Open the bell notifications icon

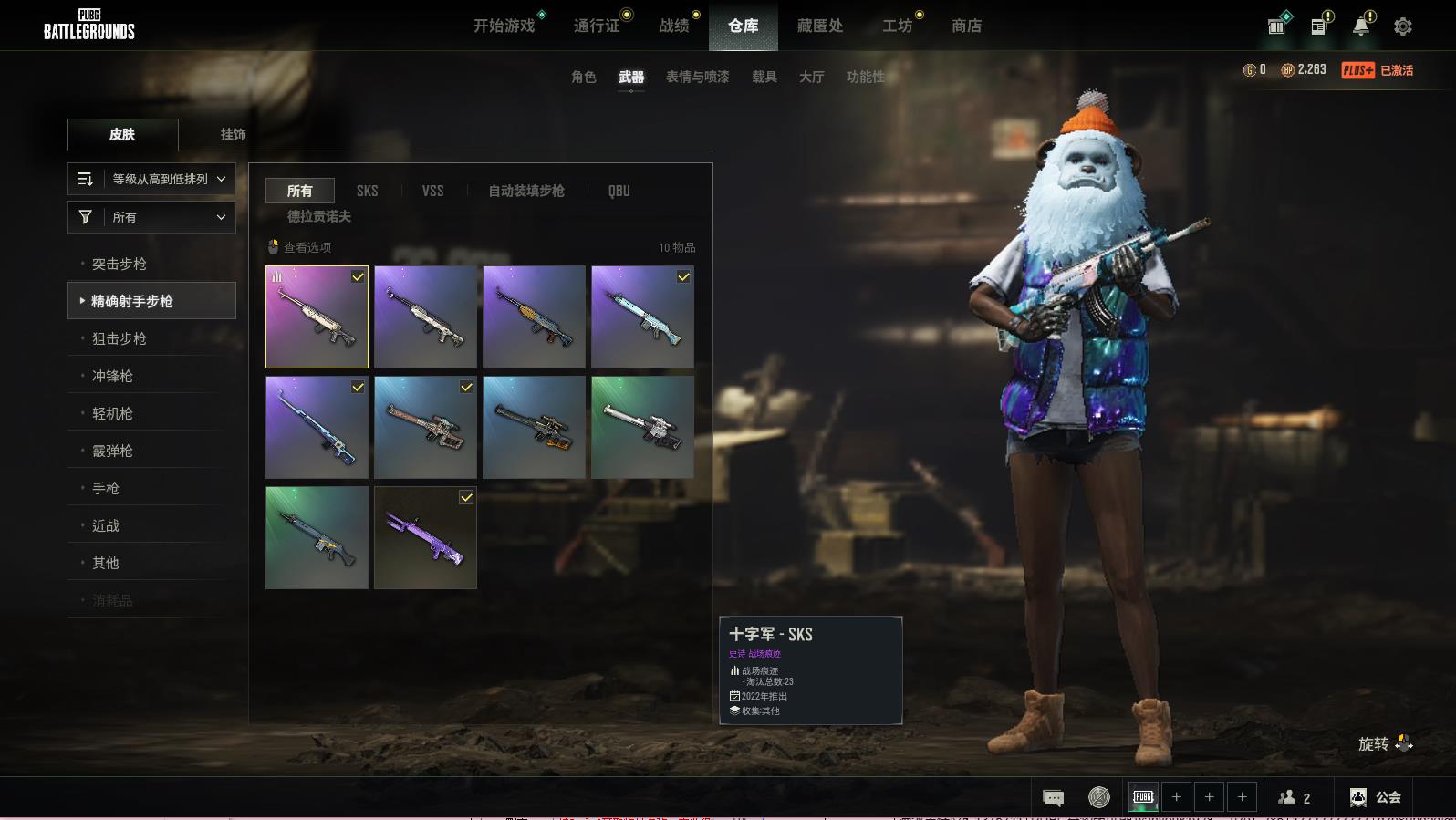pos(1360,26)
